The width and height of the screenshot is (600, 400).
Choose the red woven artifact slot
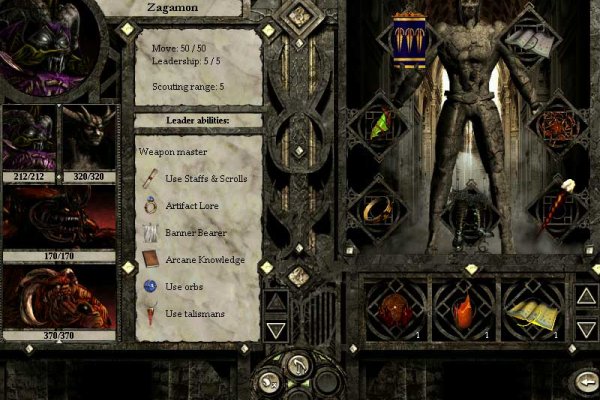coord(560,127)
